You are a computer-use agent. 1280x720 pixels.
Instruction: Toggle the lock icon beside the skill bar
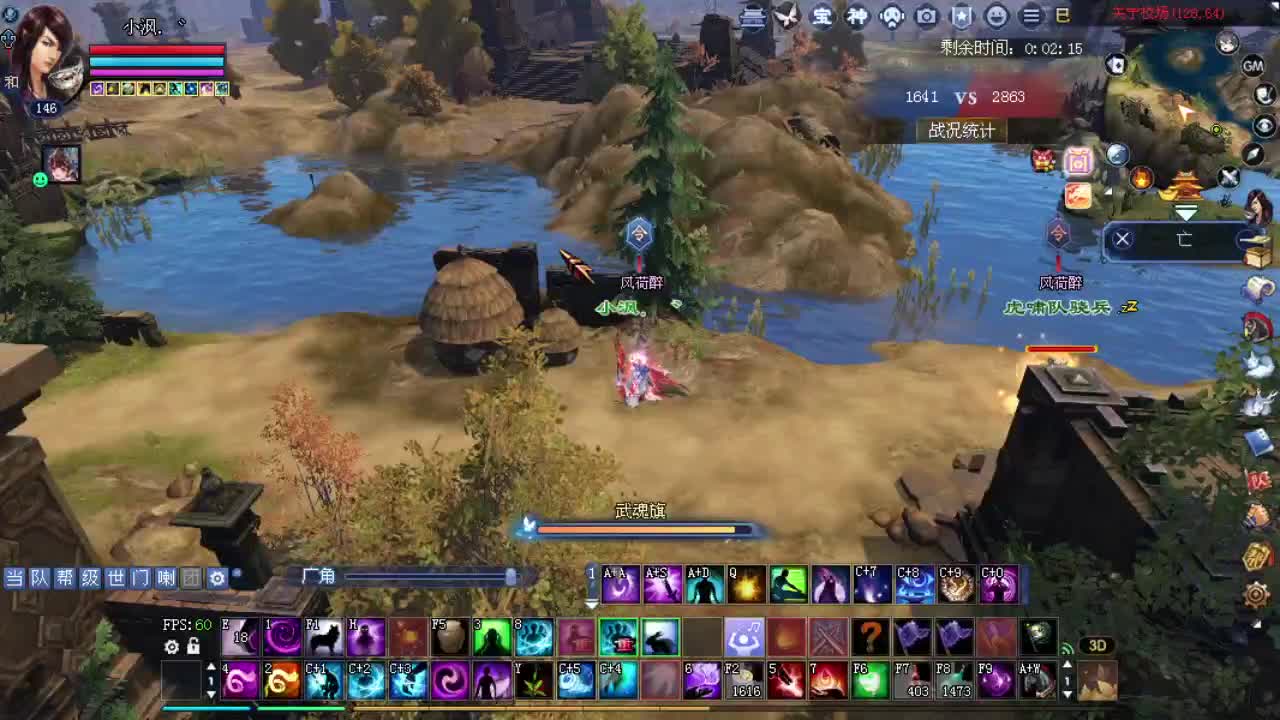[192, 648]
